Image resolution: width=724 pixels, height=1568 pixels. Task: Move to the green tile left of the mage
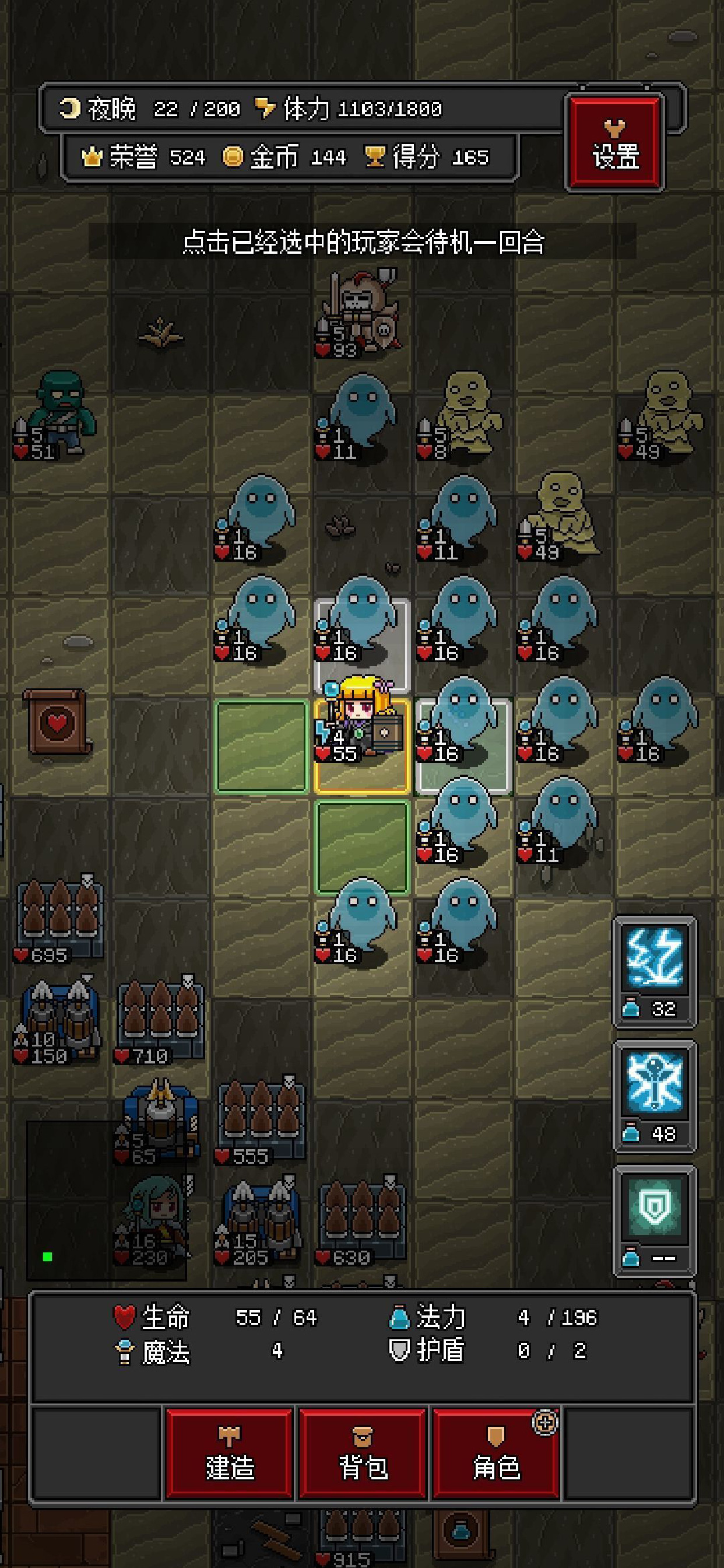(262, 746)
